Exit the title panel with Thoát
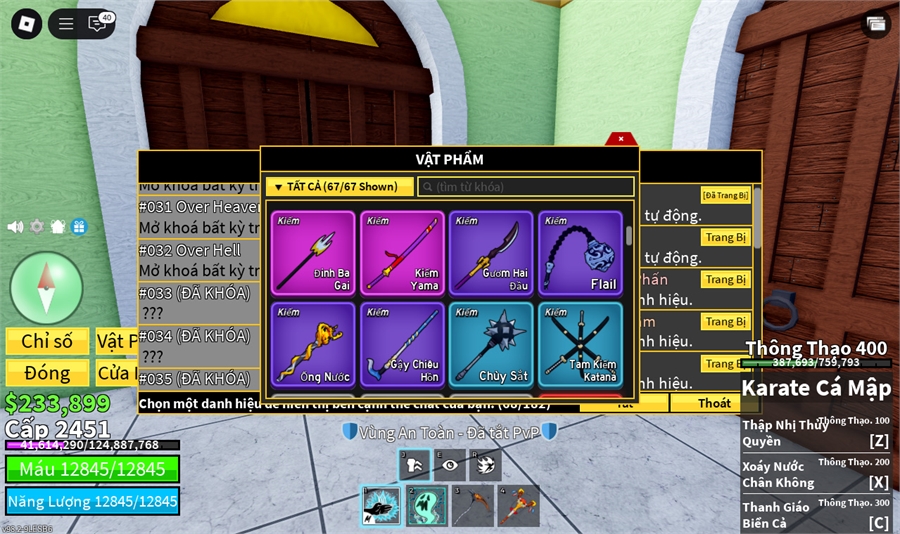 714,403
